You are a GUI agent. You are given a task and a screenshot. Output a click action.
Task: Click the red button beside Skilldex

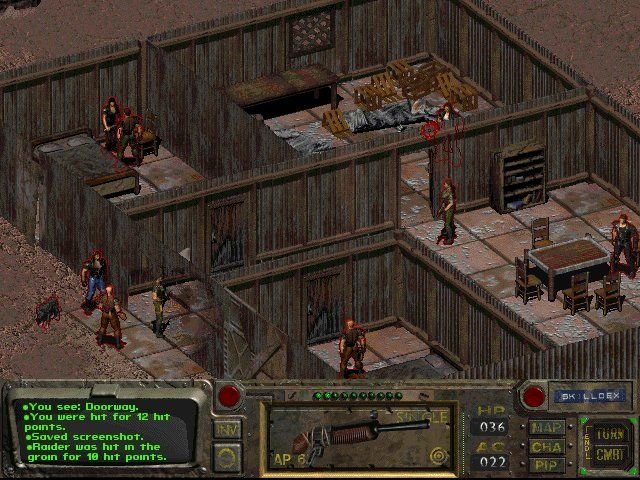tap(534, 396)
